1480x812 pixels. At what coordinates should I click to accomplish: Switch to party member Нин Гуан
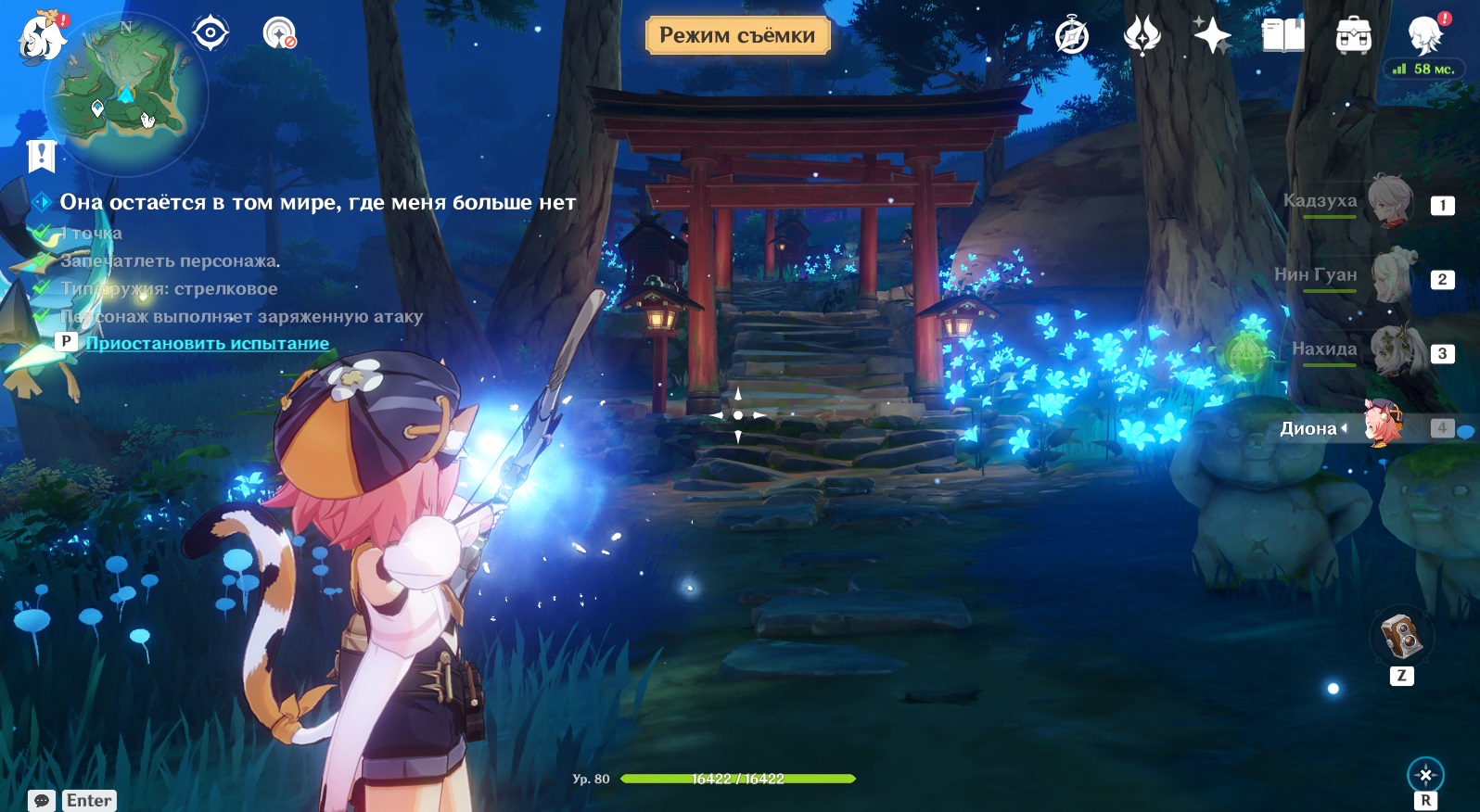[x=1391, y=275]
